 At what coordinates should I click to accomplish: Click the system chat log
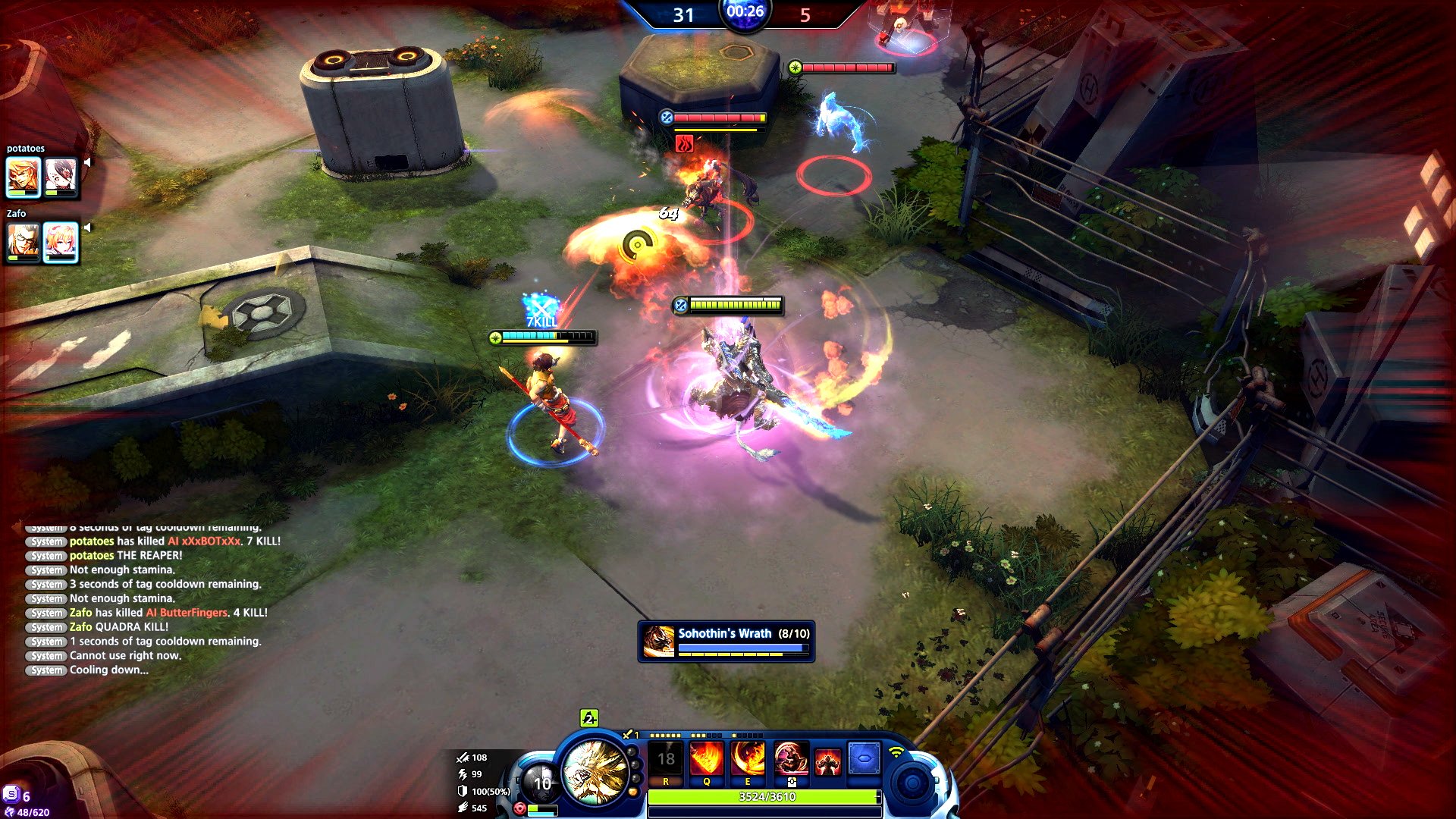[x=152, y=599]
